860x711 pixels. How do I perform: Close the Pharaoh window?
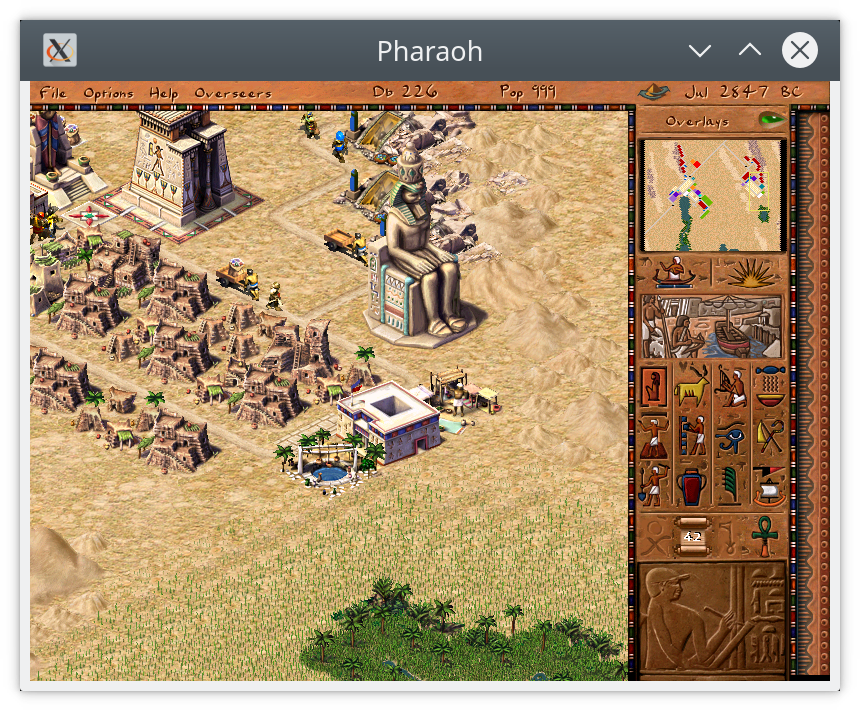(799, 50)
